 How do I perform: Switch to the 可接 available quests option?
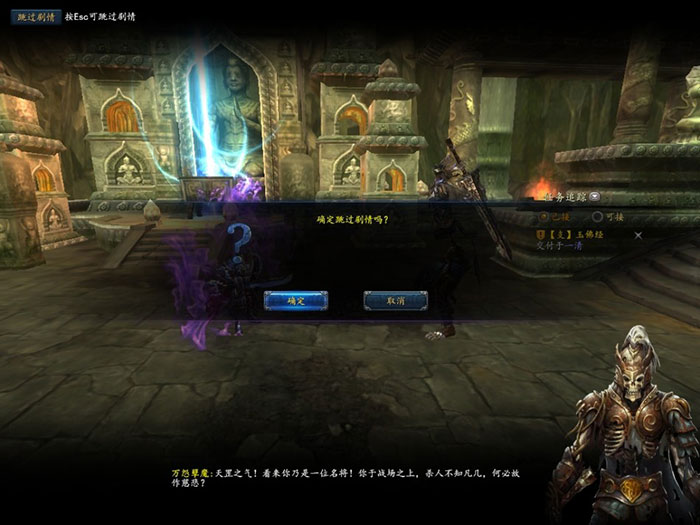(598, 215)
